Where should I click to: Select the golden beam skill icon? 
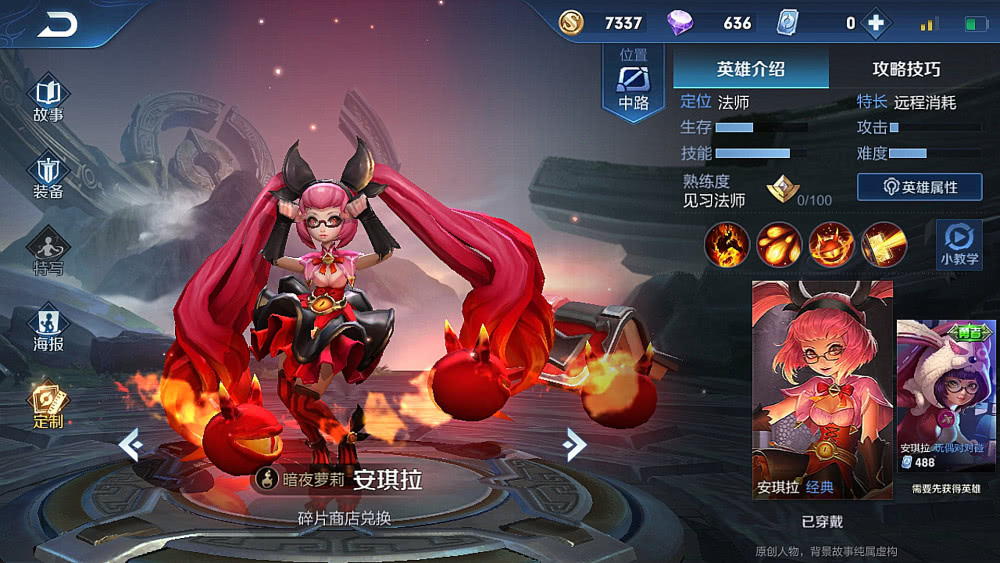pyautogui.click(x=883, y=245)
